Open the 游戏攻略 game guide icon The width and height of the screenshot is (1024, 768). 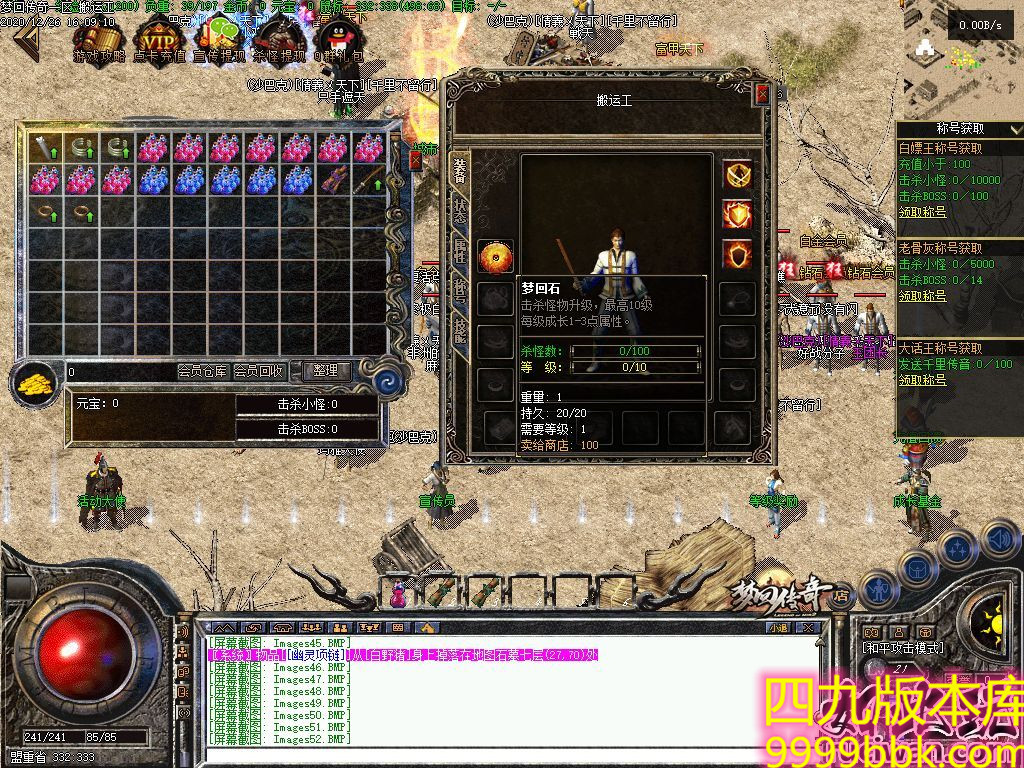[100, 43]
